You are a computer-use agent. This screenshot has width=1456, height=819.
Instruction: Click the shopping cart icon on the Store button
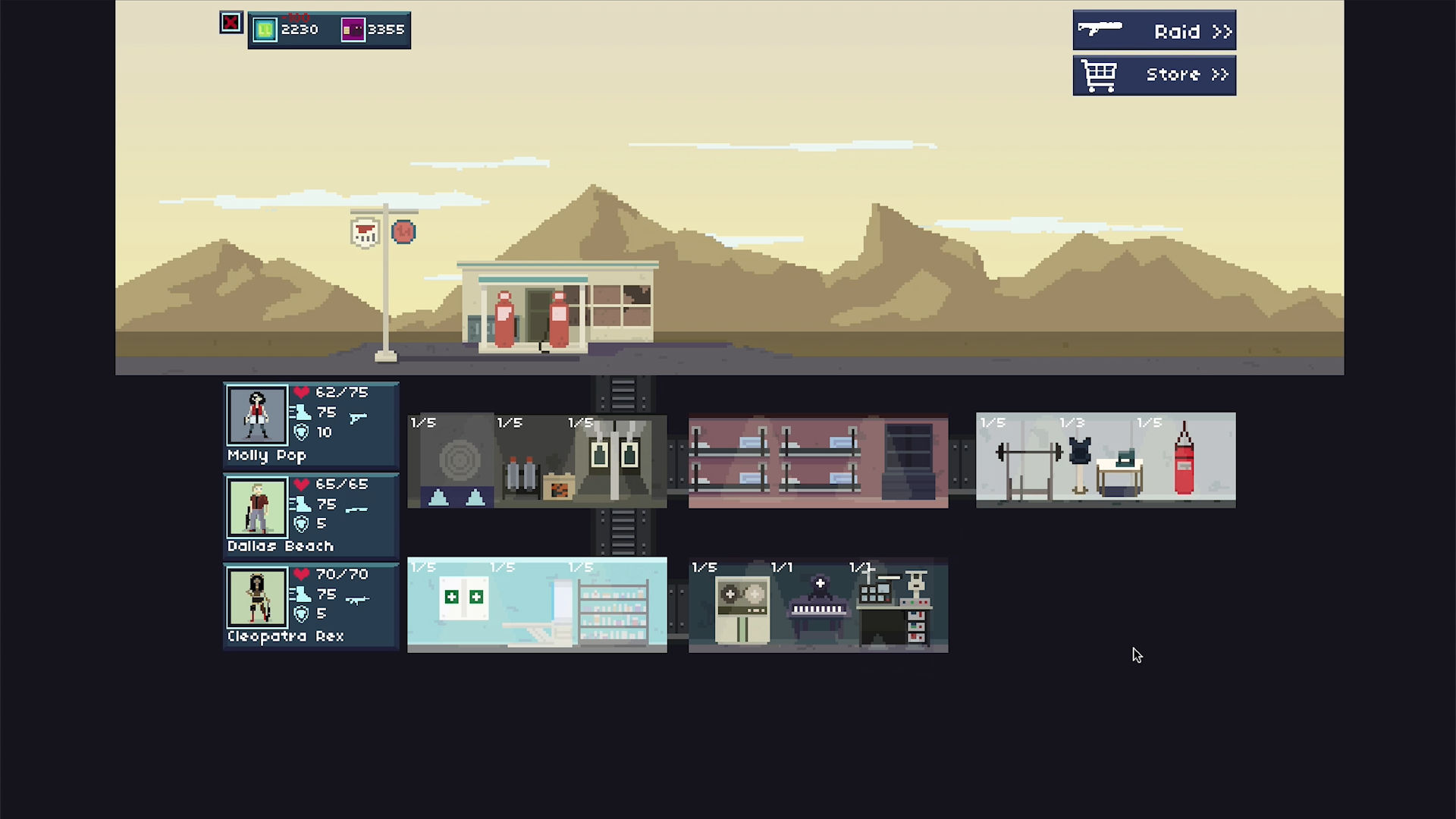tap(1100, 74)
